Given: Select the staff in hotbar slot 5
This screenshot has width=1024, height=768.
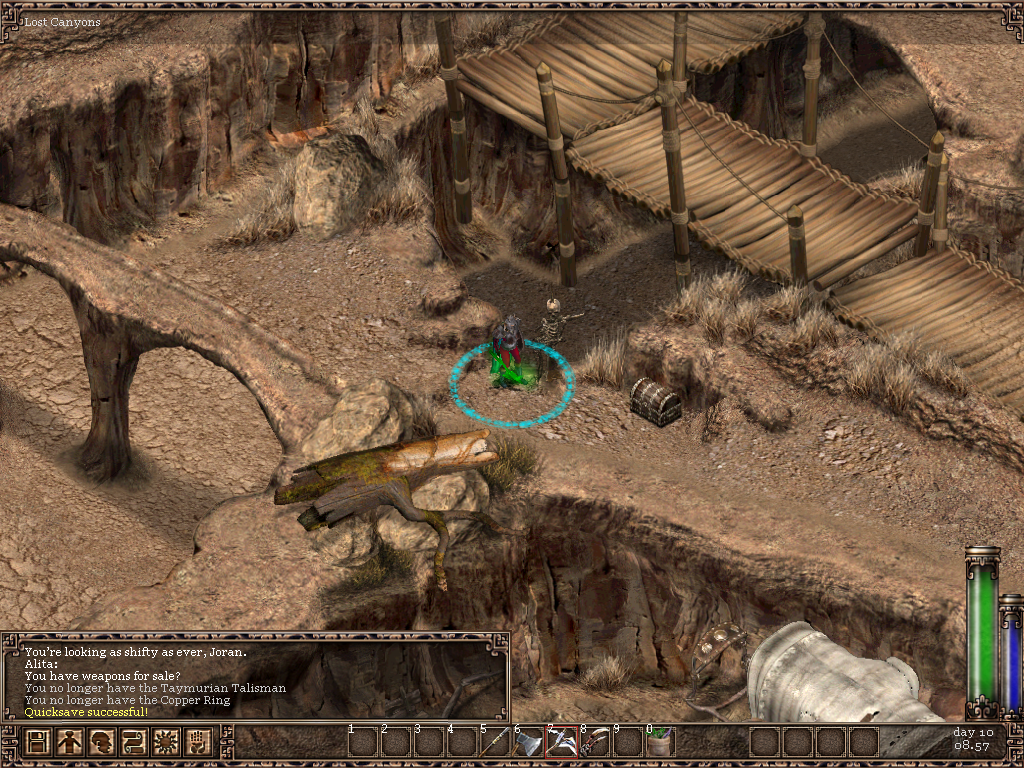Looking at the screenshot, I should pyautogui.click(x=496, y=742).
